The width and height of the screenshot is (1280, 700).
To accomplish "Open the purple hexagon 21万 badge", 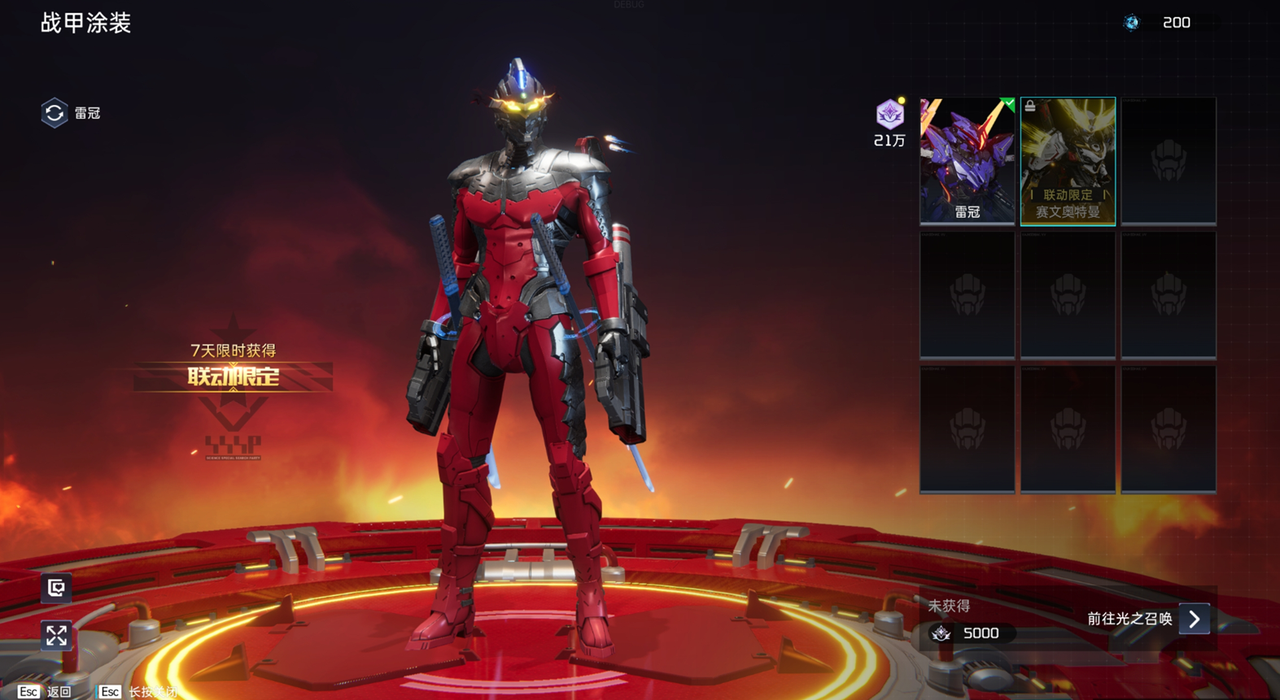I will coord(889,115).
